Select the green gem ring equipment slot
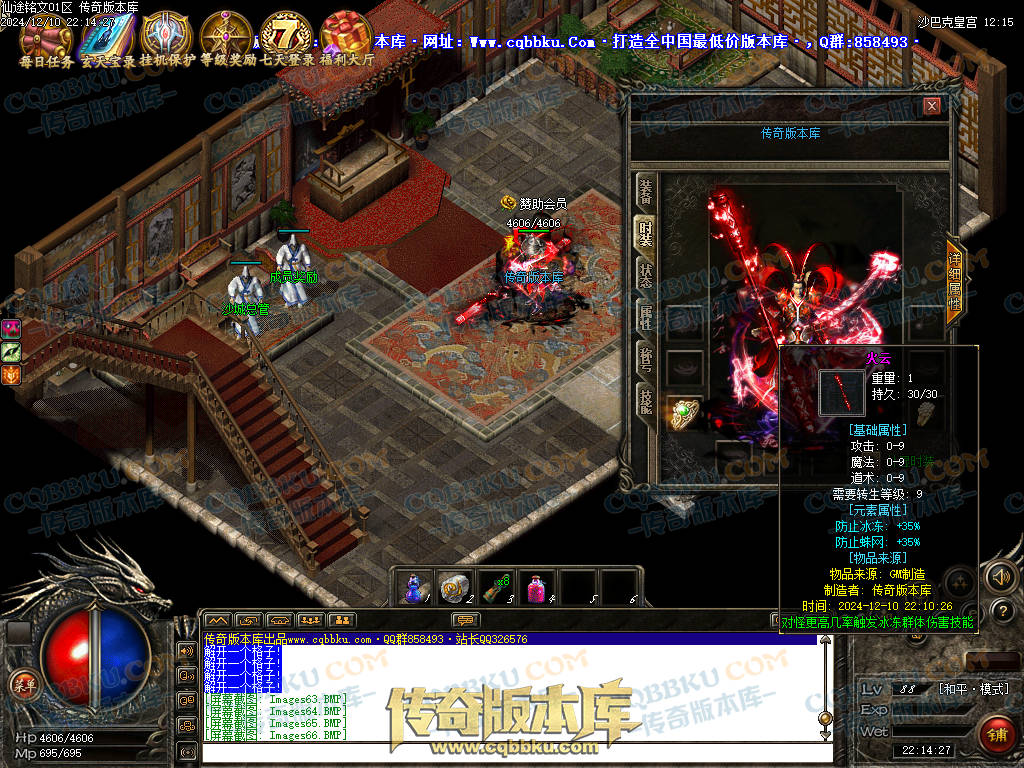 pos(684,412)
